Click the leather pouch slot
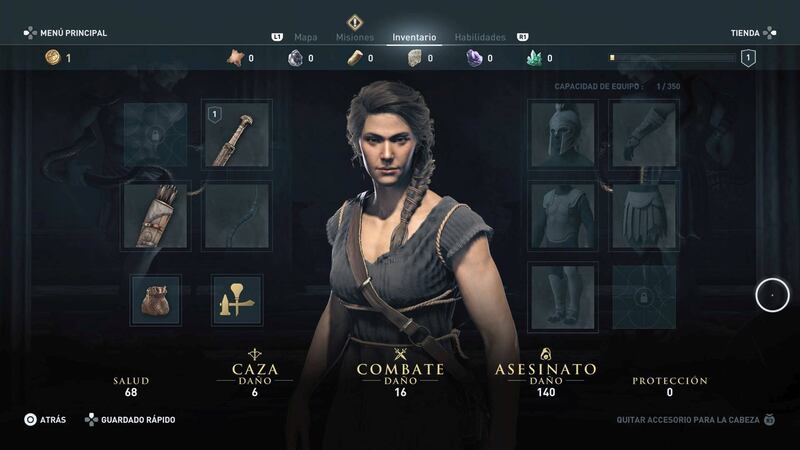Image resolution: width=800 pixels, height=450 pixels. point(156,300)
